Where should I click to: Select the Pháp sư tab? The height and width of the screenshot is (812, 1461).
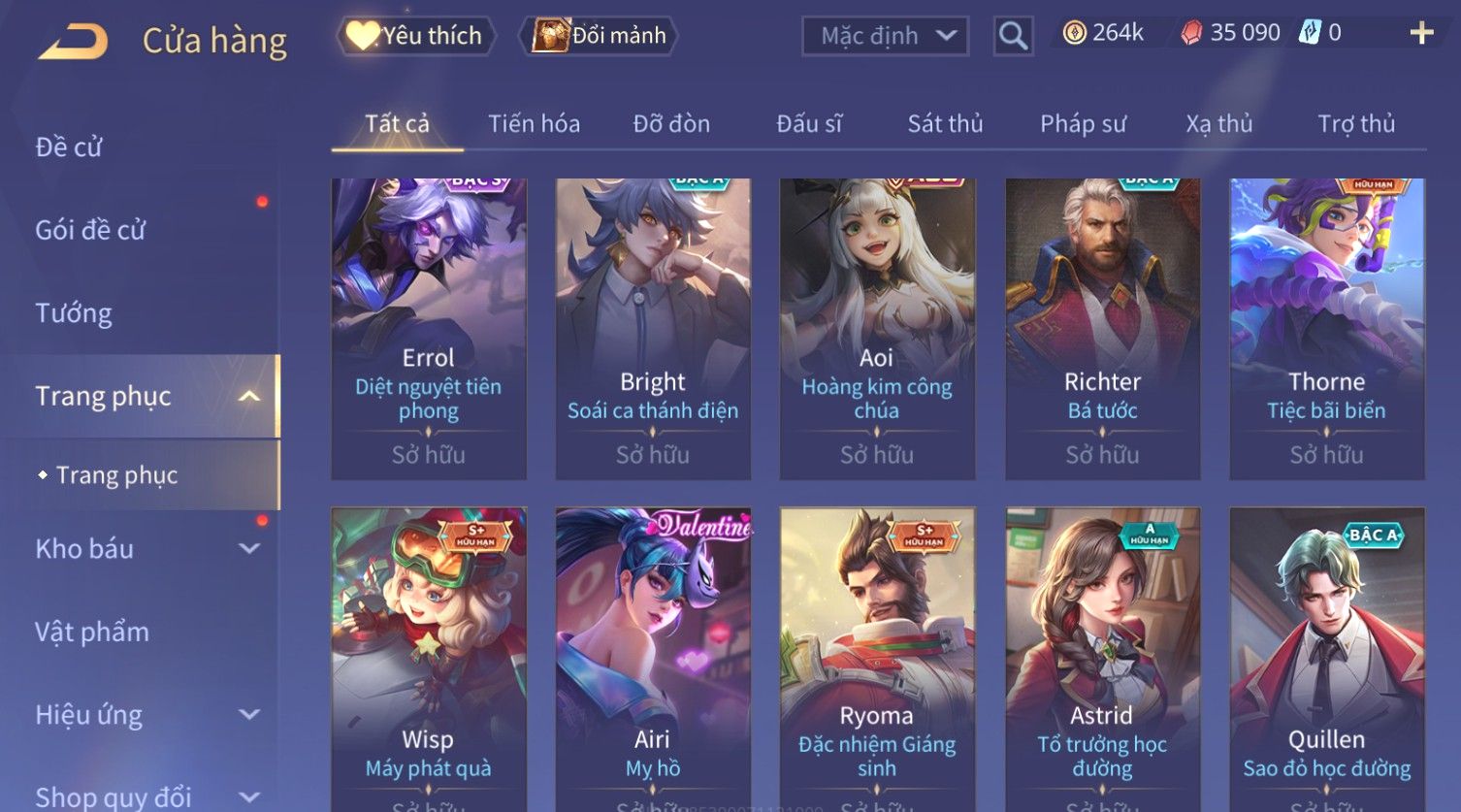click(x=1083, y=124)
